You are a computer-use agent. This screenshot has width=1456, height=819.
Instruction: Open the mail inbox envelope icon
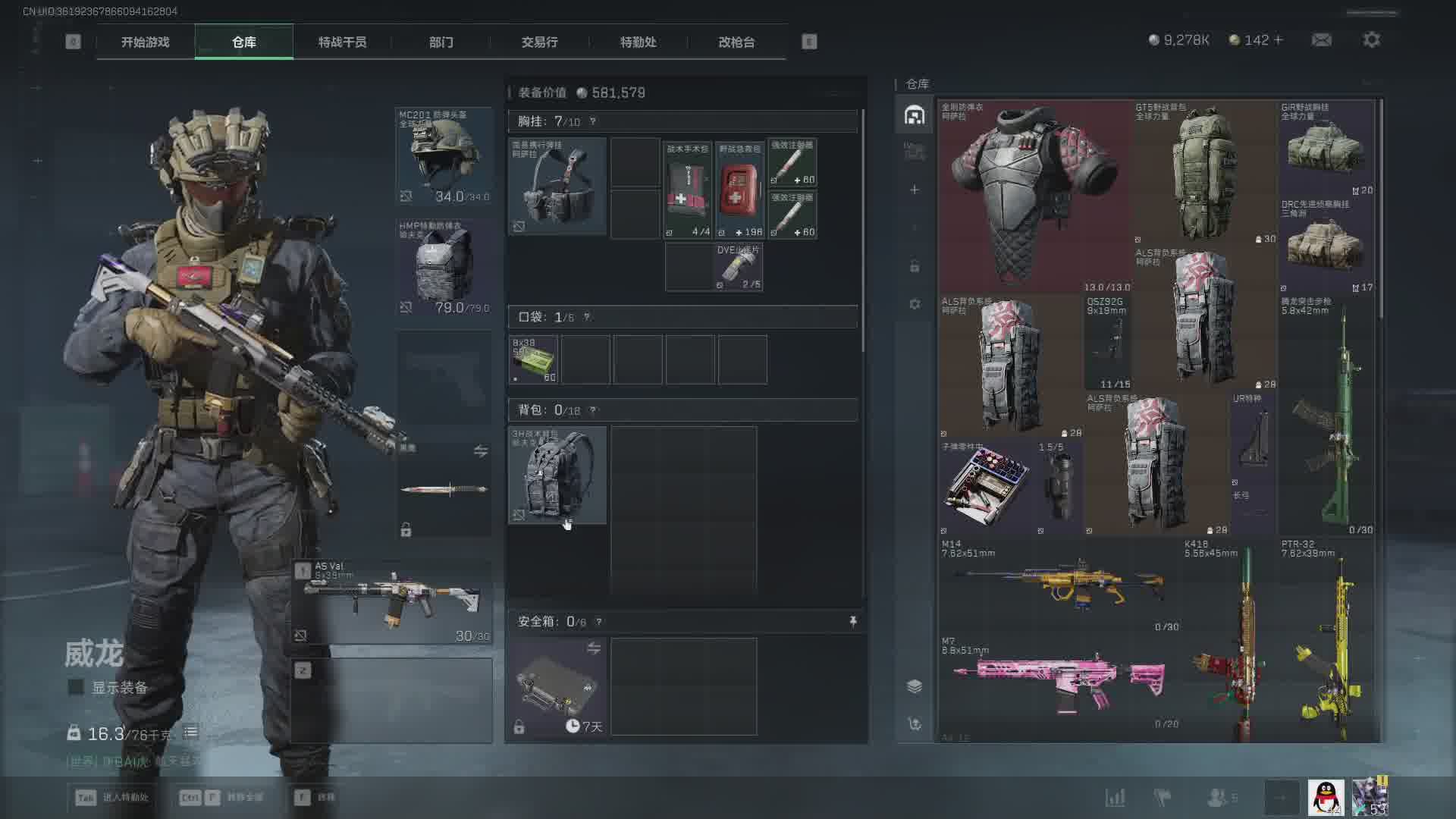point(1322,40)
